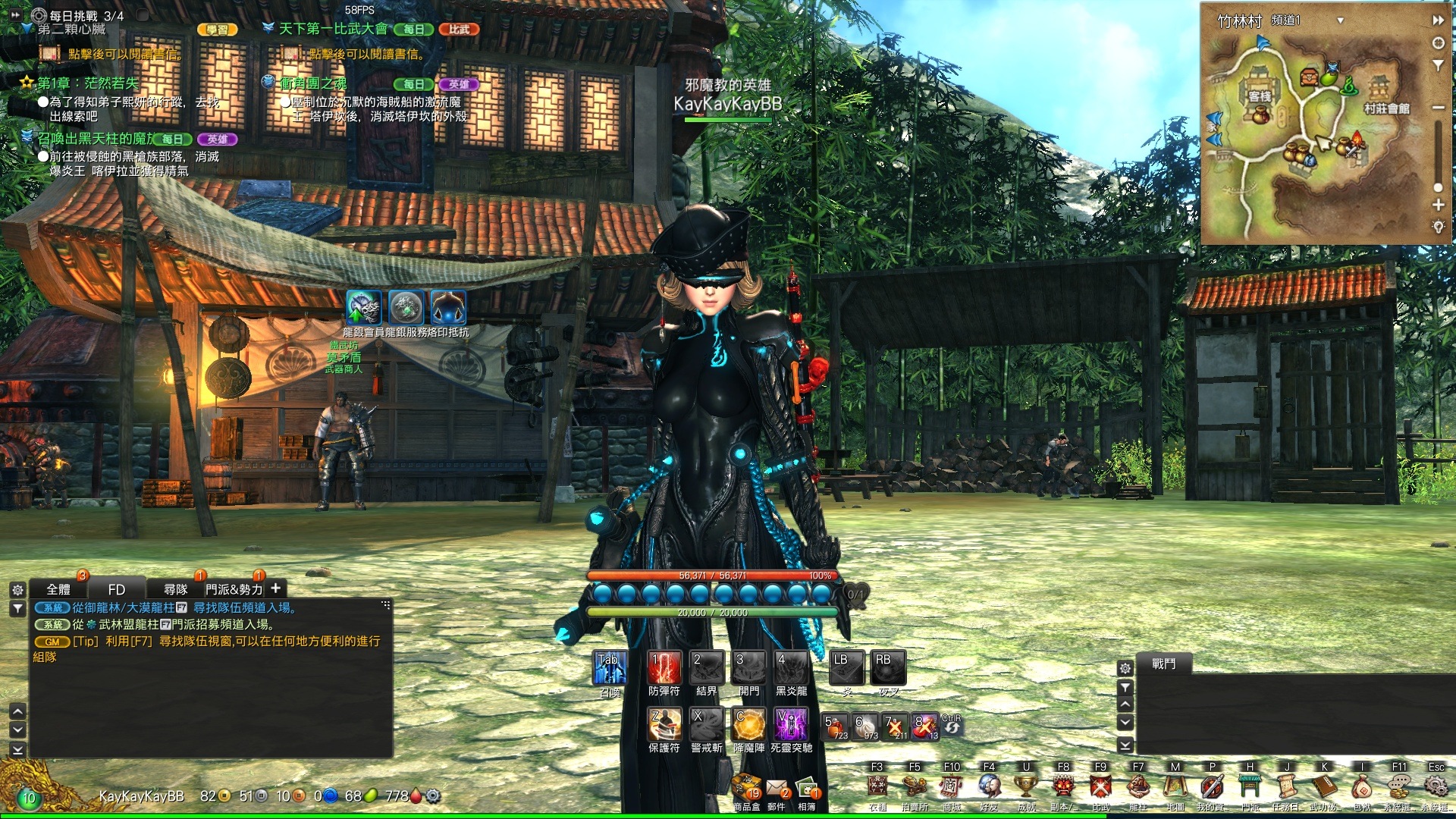
Task: Switch to the 尋隊 chat tab
Action: pos(176,589)
